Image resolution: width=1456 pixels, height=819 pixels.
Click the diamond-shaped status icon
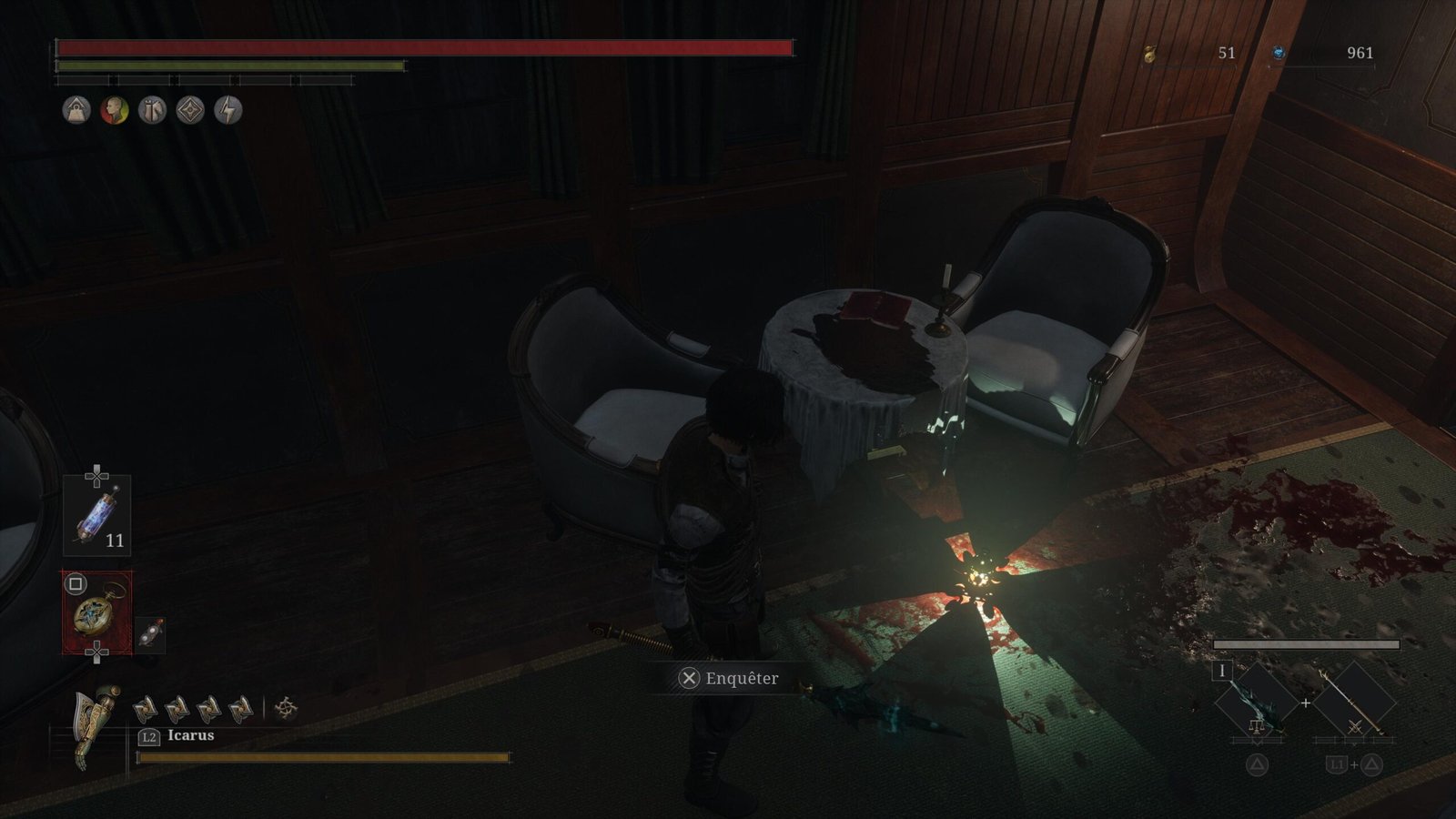point(190,111)
